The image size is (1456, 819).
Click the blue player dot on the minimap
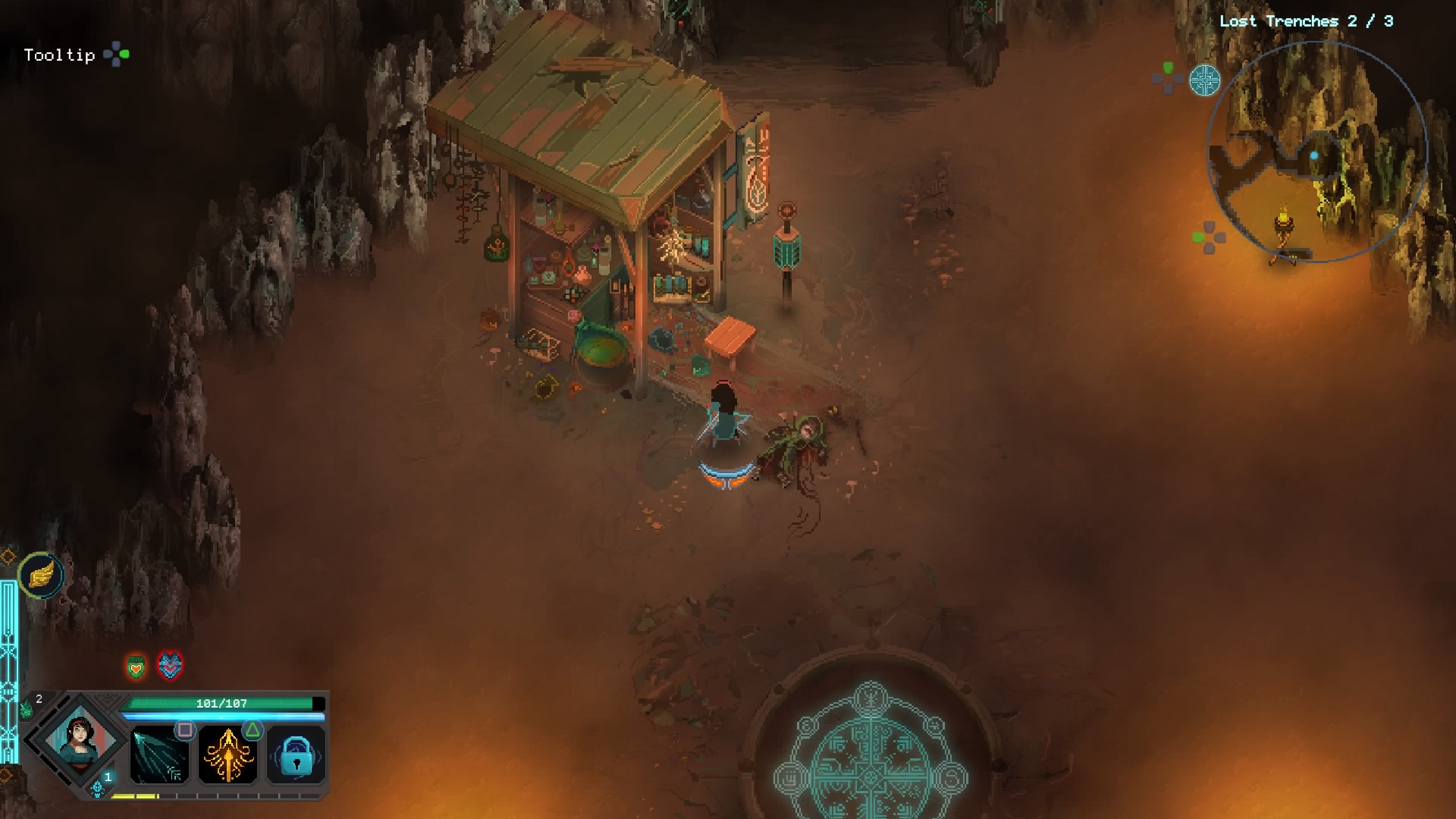tap(1314, 155)
